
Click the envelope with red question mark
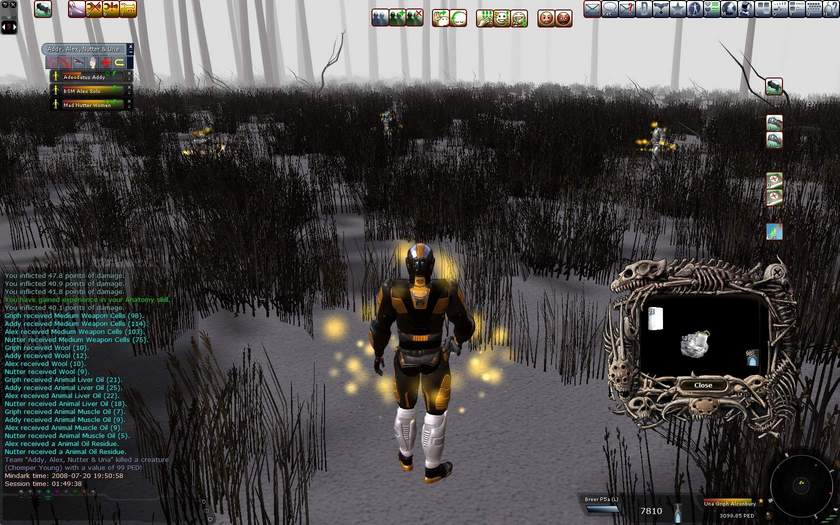click(627, 9)
